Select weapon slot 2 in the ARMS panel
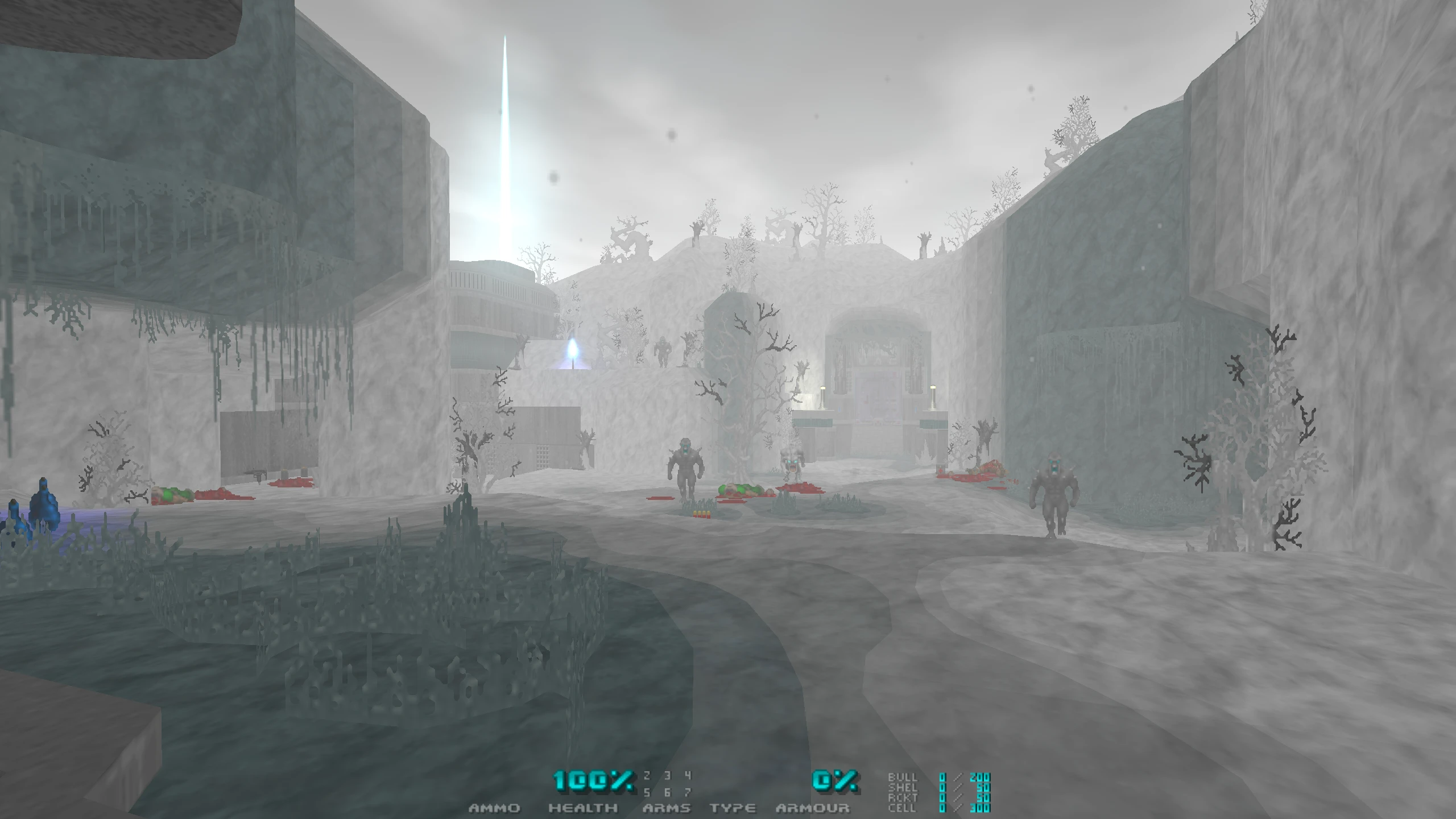Image resolution: width=1456 pixels, height=819 pixels. [646, 776]
